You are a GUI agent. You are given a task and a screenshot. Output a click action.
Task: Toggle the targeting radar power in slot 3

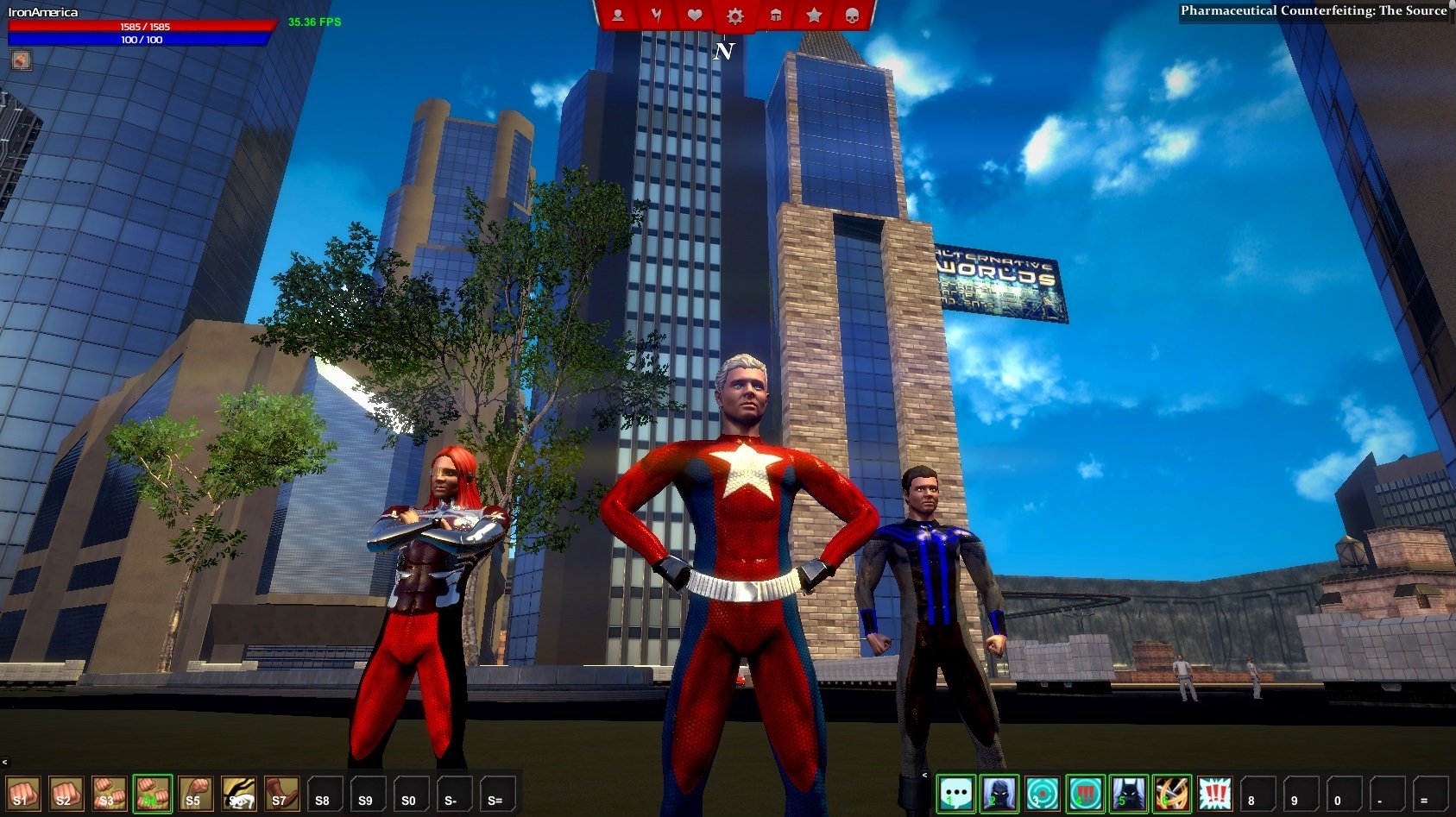[1041, 793]
